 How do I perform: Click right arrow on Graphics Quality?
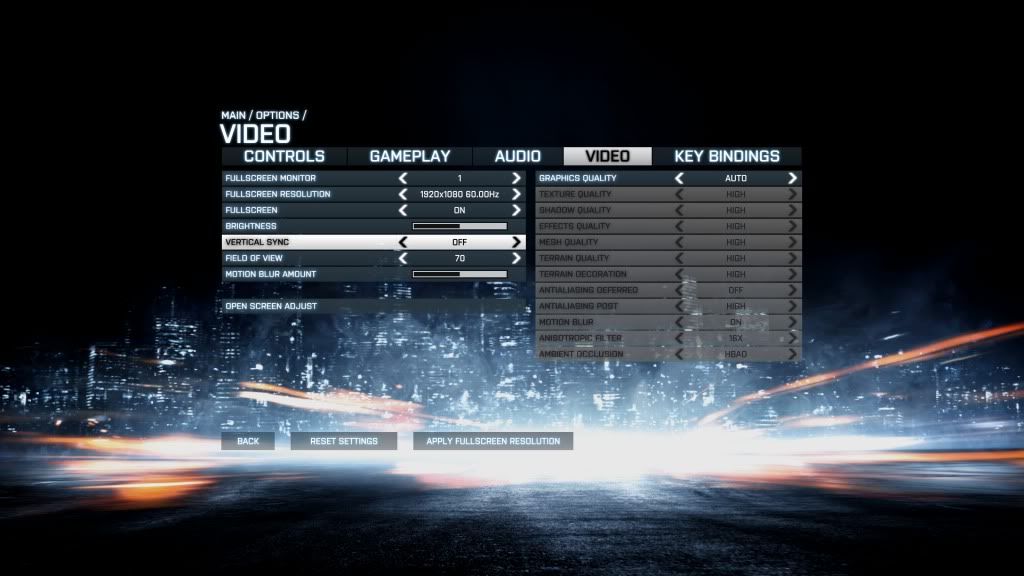click(x=793, y=178)
